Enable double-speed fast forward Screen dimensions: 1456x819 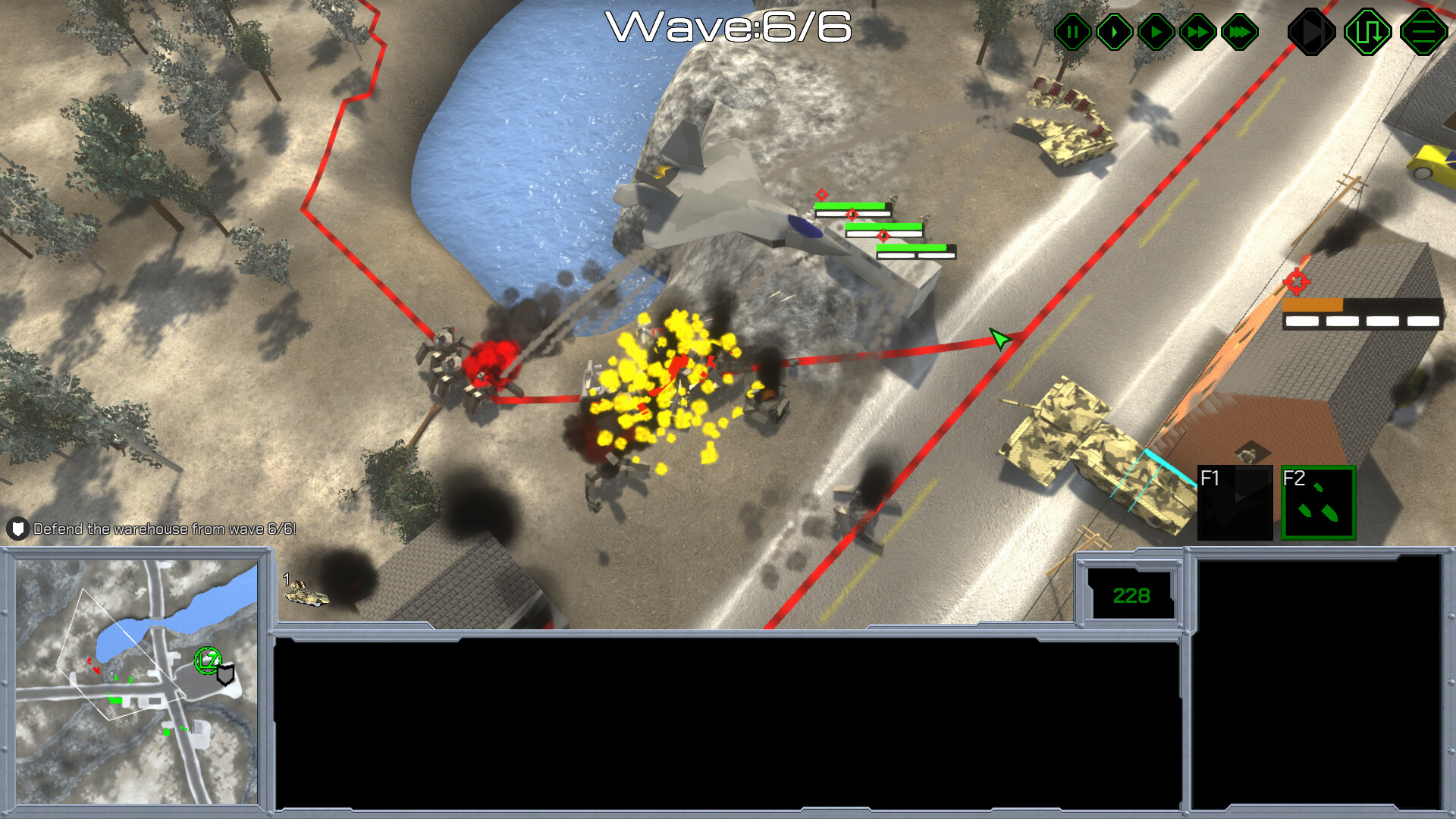[x=1197, y=31]
